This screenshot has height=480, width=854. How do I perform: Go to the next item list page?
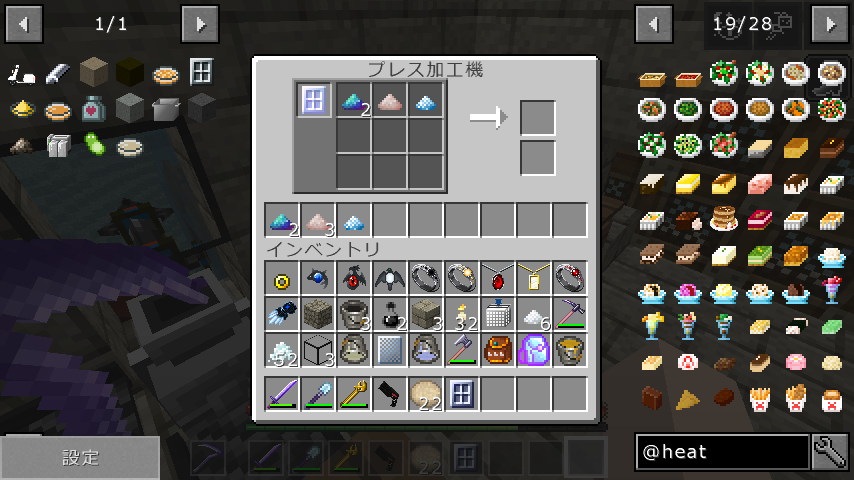pyautogui.click(x=830, y=22)
